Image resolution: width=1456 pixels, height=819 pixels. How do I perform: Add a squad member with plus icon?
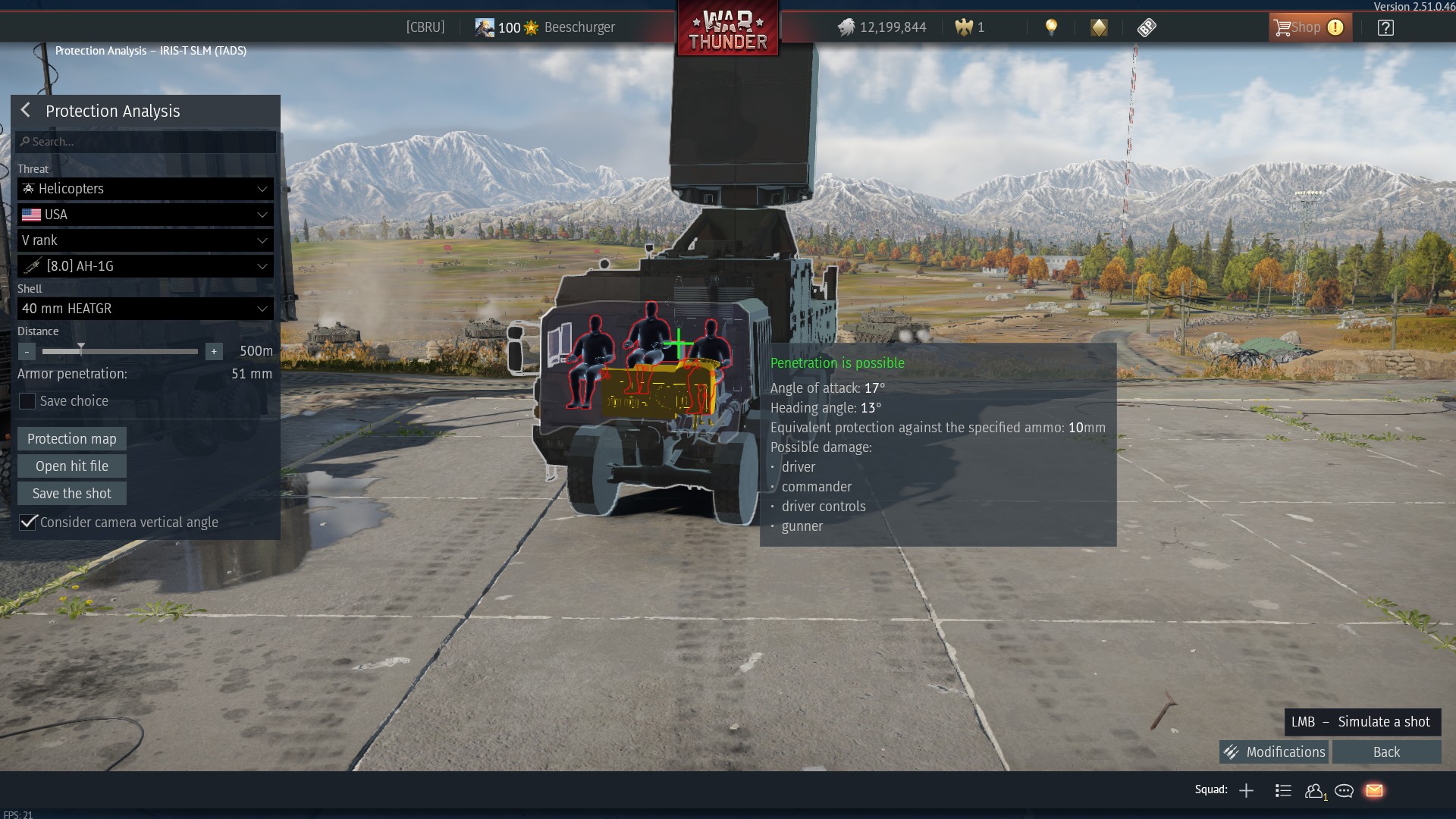[x=1246, y=791]
